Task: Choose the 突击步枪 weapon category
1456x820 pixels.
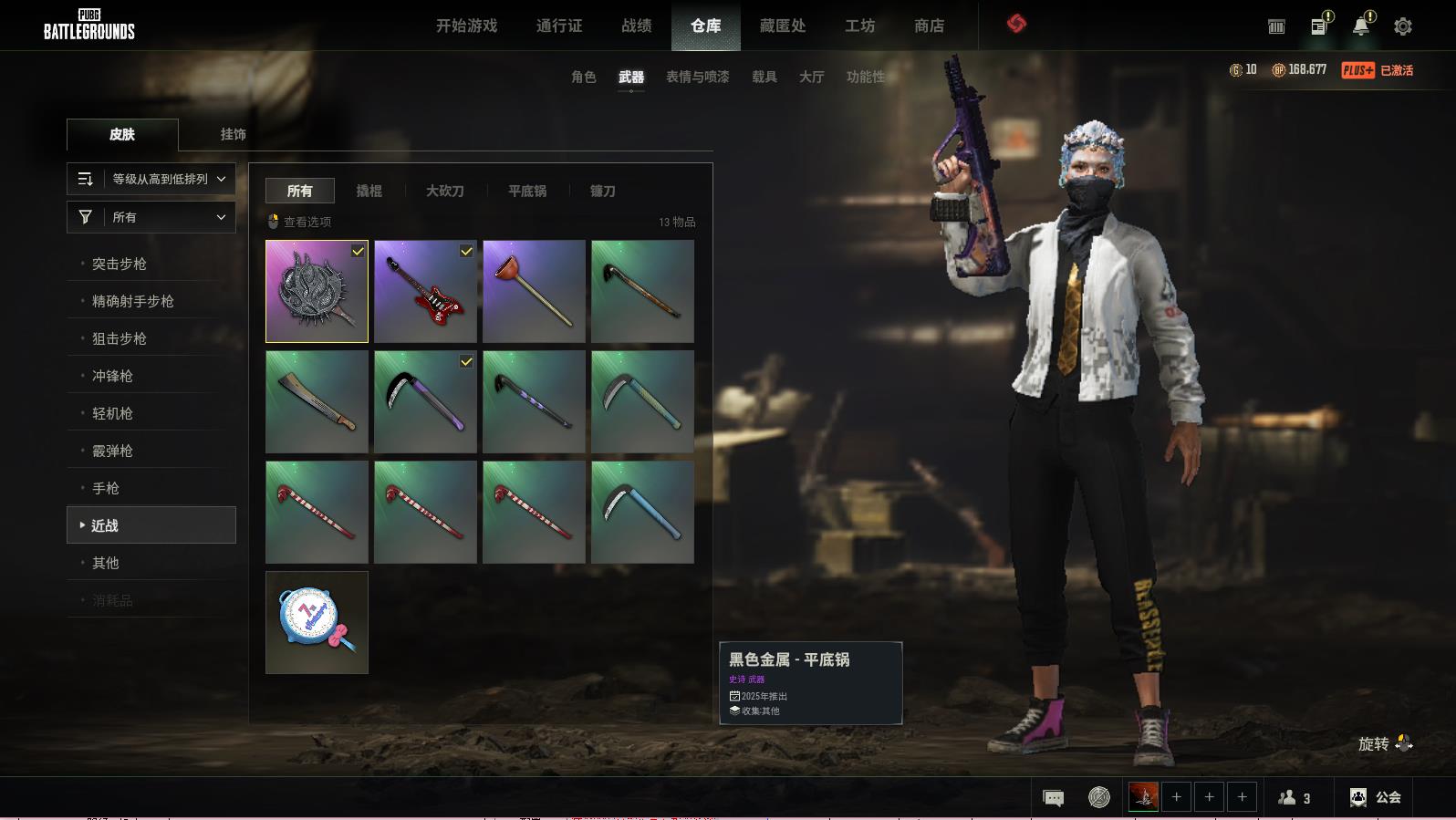Action: pos(120,264)
